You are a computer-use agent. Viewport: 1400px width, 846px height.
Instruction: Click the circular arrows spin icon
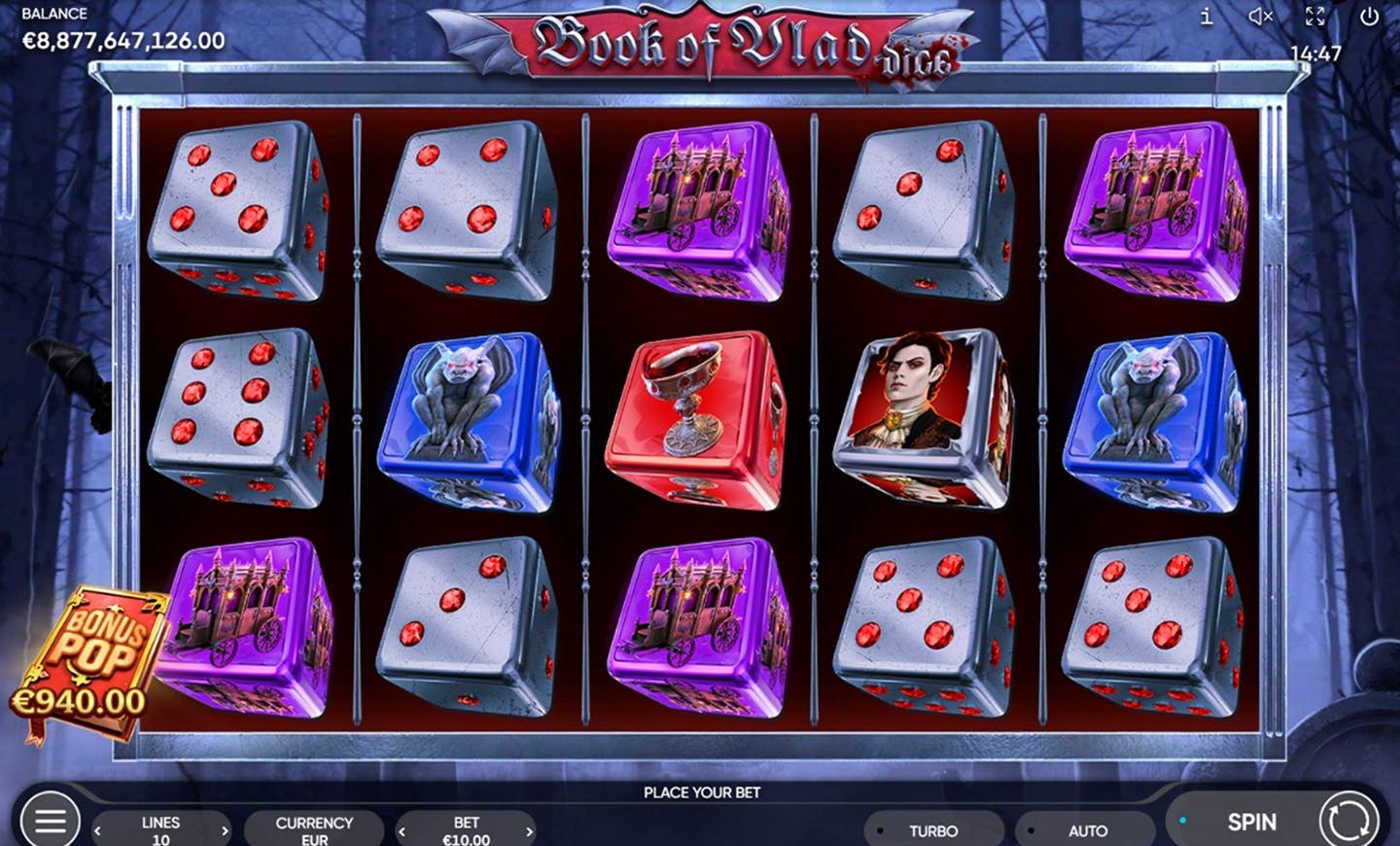click(x=1349, y=822)
